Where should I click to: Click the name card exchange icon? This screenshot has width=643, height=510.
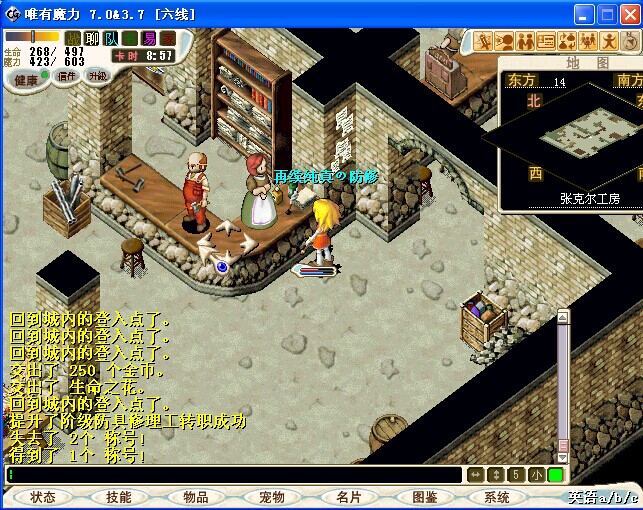[546, 41]
